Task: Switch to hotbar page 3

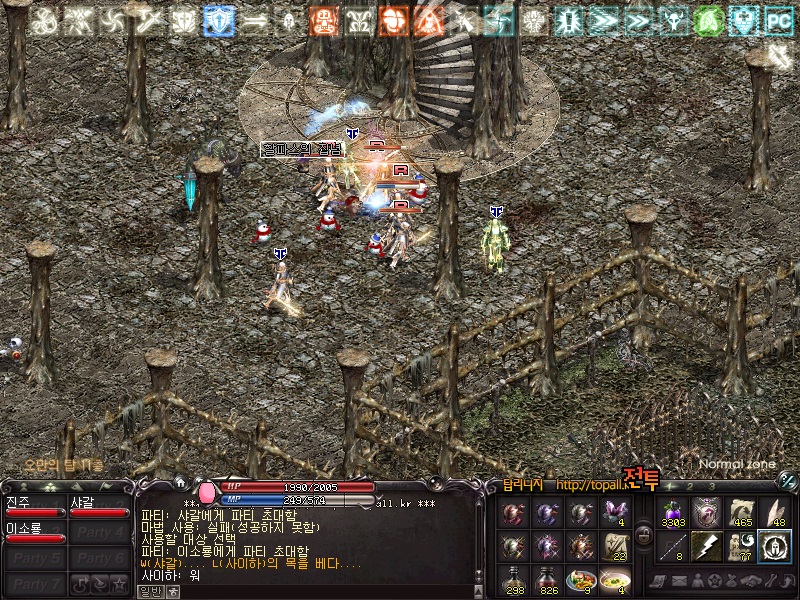Action: coord(711,486)
